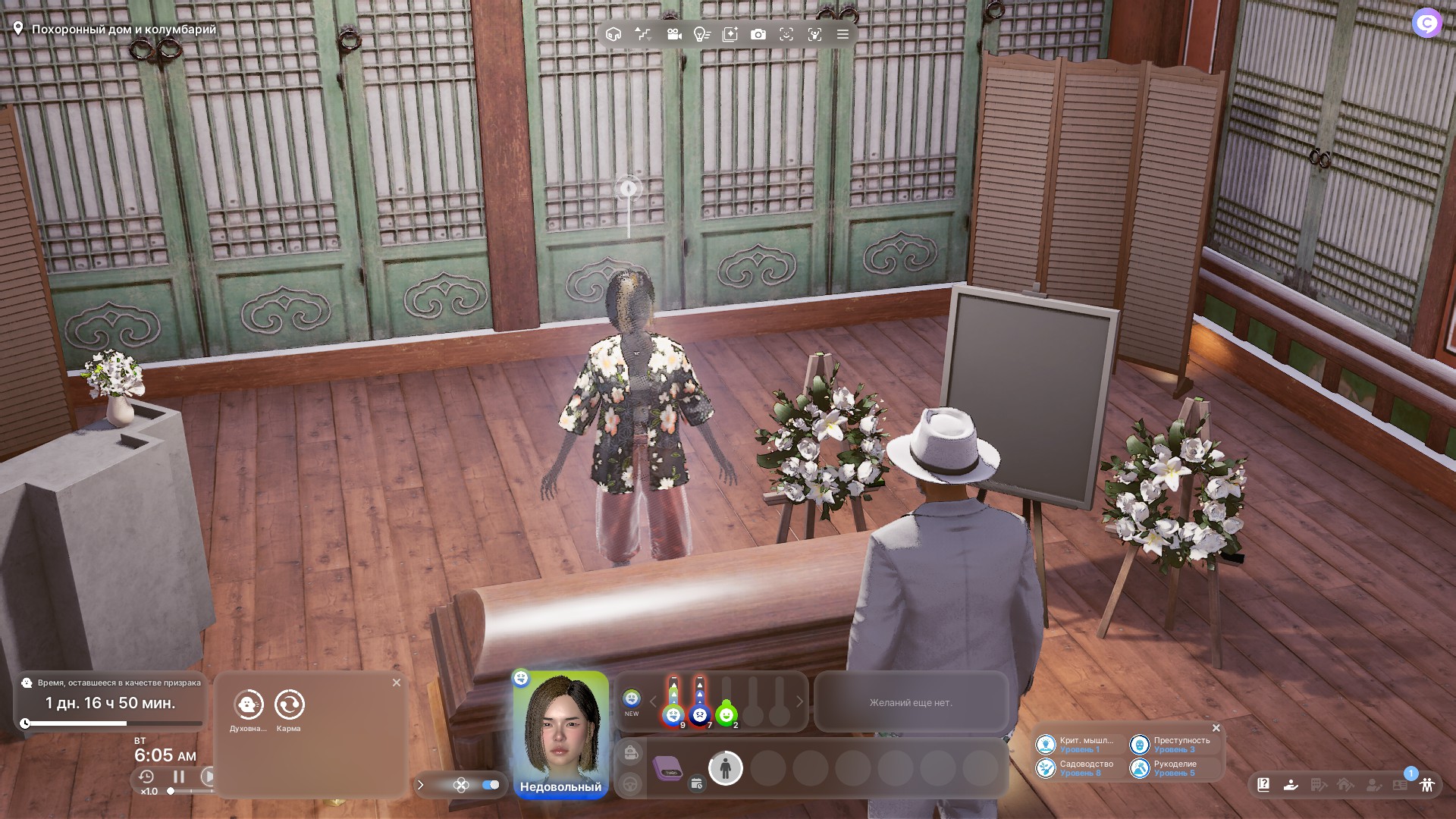Close the skills list panel
Image resolution: width=1456 pixels, height=819 pixels.
click(x=1216, y=728)
